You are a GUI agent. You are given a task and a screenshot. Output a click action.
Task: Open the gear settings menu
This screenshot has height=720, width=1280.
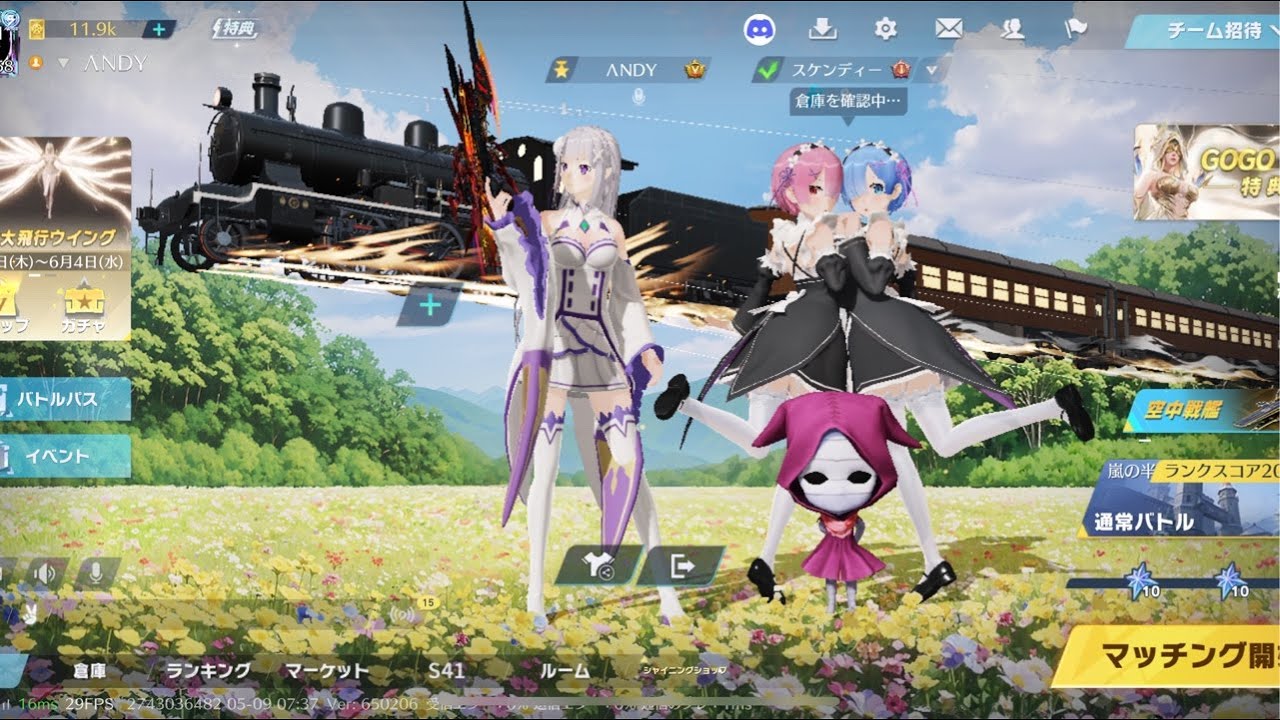(x=885, y=29)
